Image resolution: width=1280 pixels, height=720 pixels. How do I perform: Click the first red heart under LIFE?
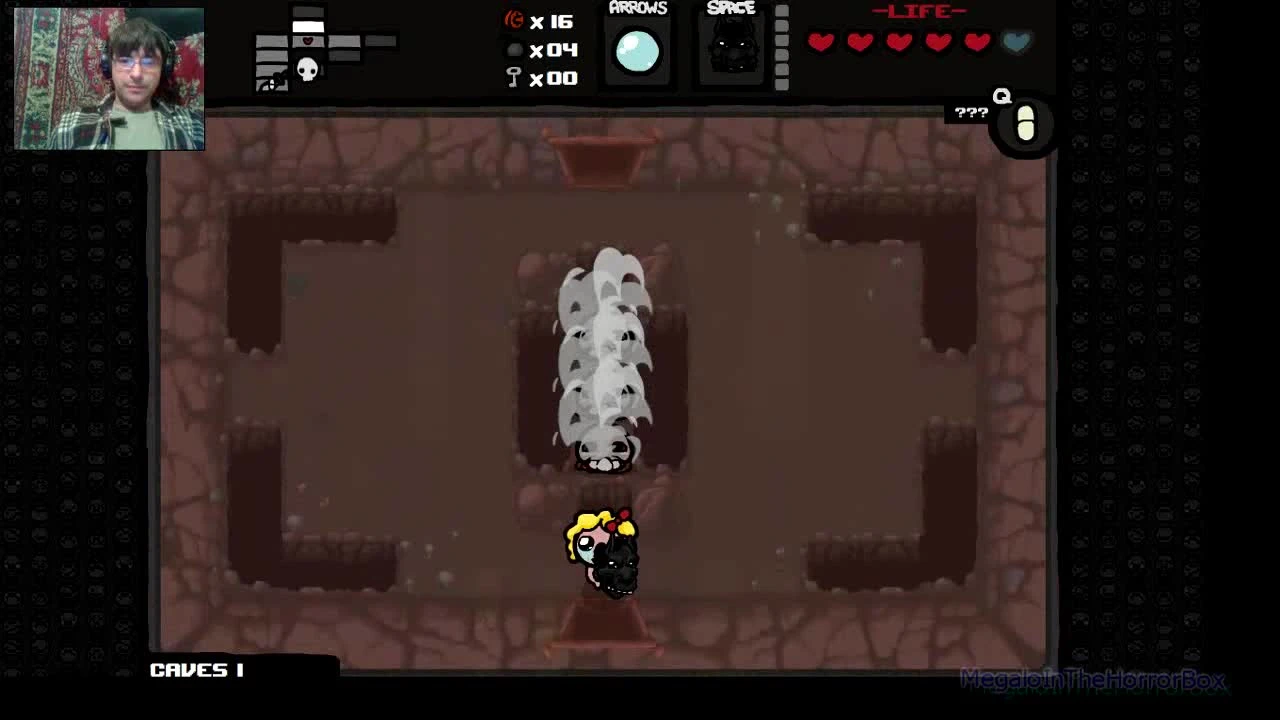(x=821, y=42)
